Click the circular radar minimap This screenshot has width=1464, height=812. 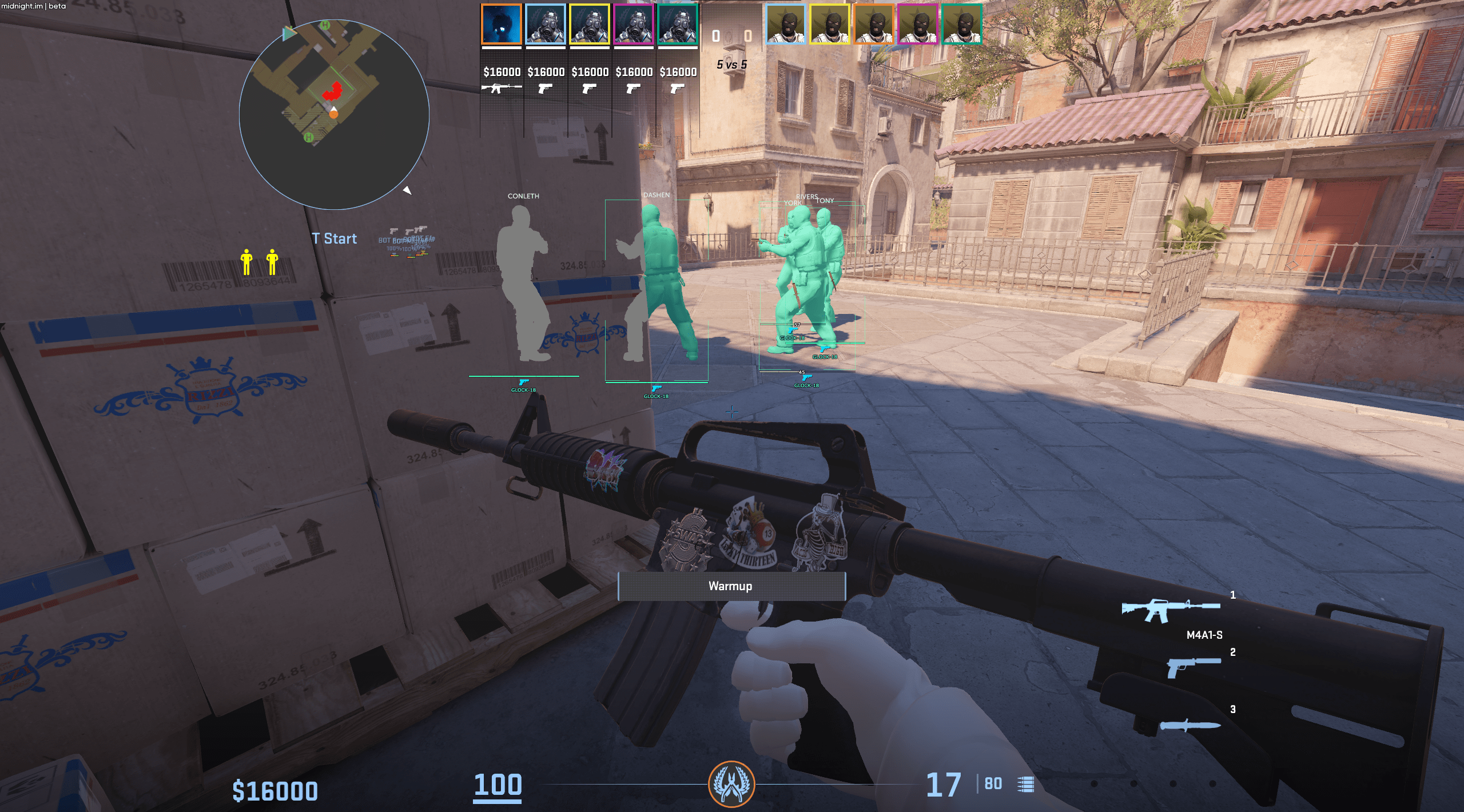(x=334, y=114)
